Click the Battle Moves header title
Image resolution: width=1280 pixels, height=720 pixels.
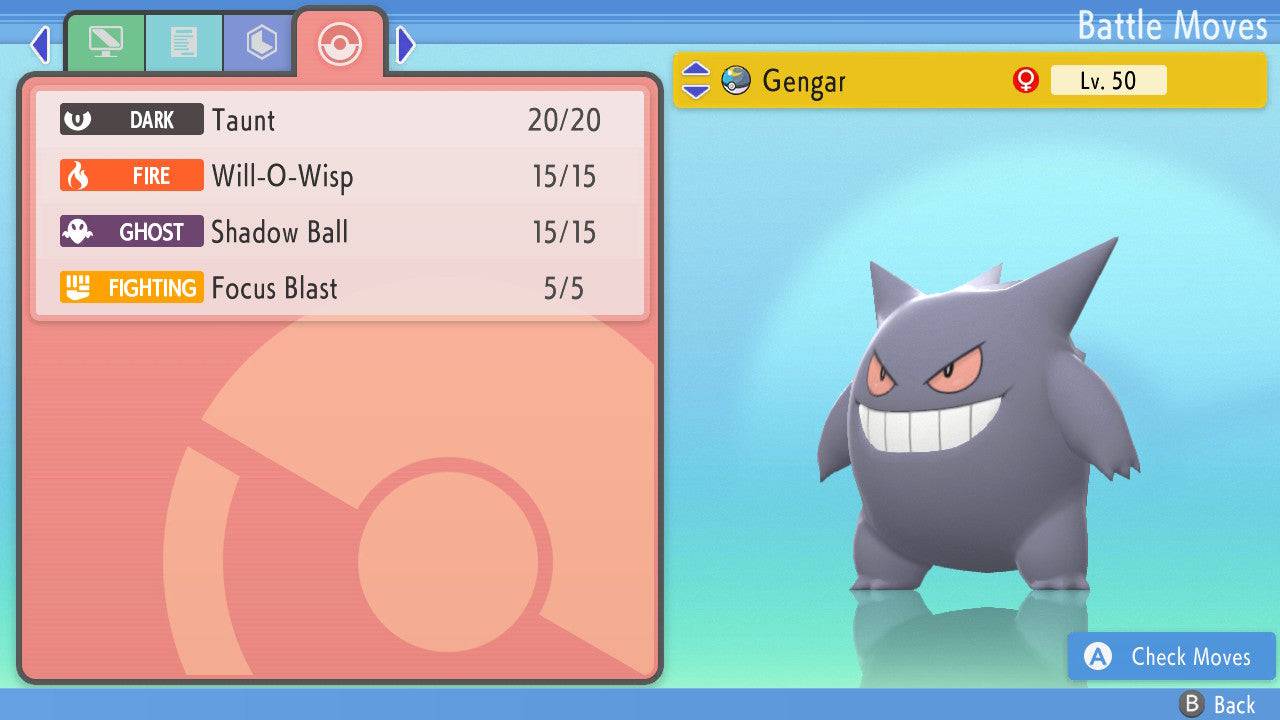1172,26
